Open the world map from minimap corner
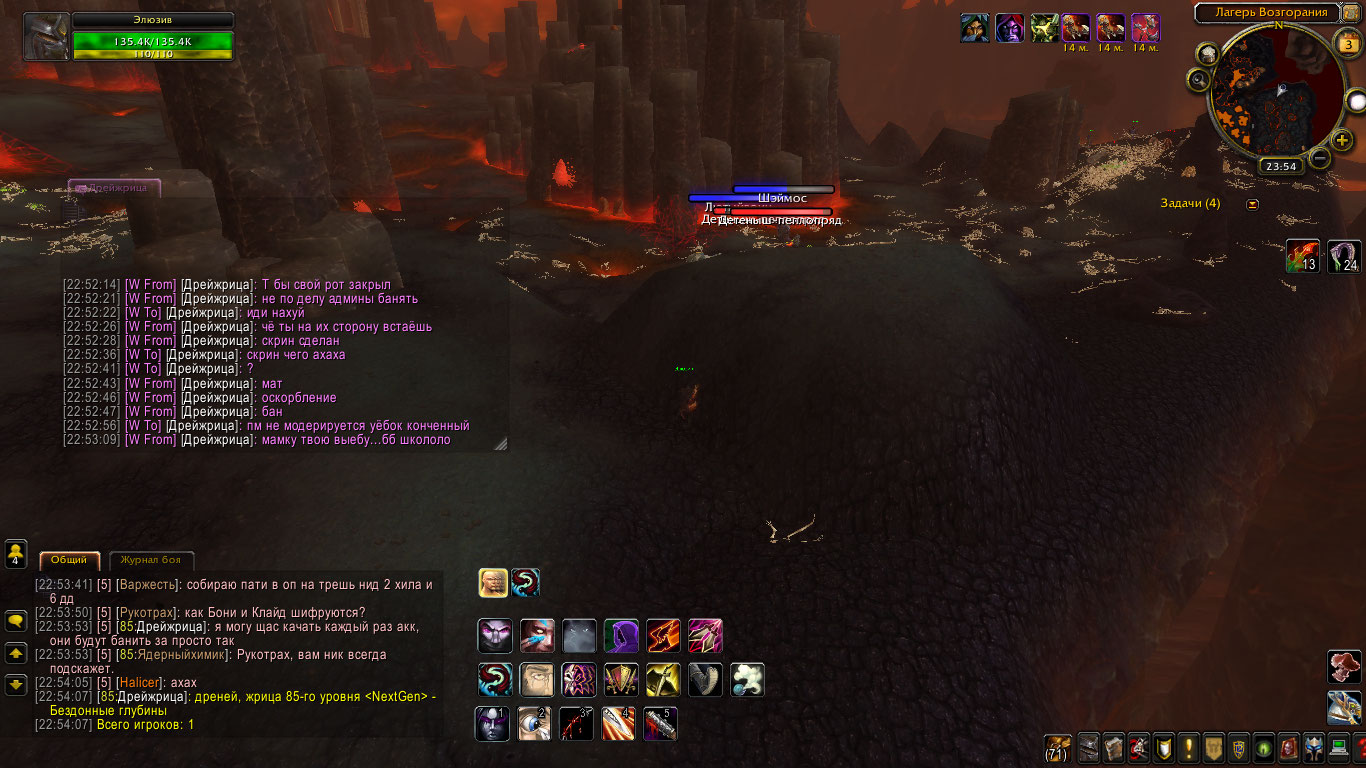Viewport: 1366px width, 768px height. [x=1350, y=13]
